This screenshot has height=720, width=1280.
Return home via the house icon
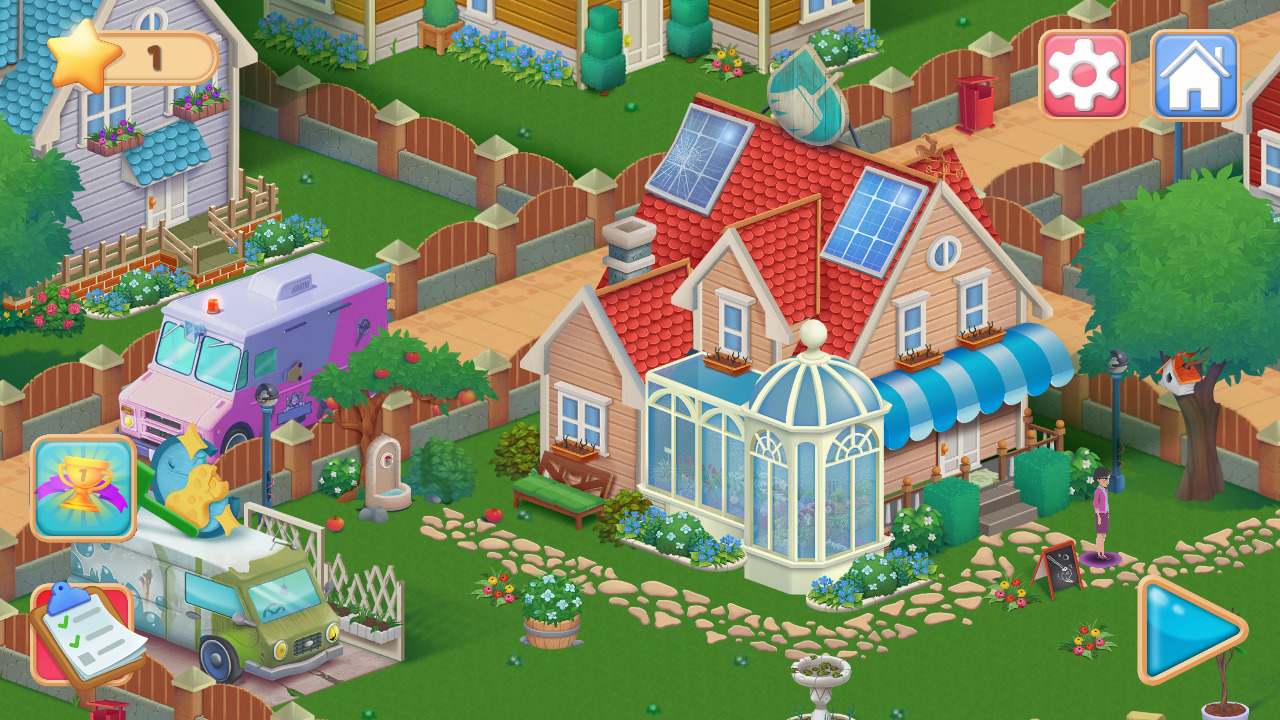point(1192,74)
